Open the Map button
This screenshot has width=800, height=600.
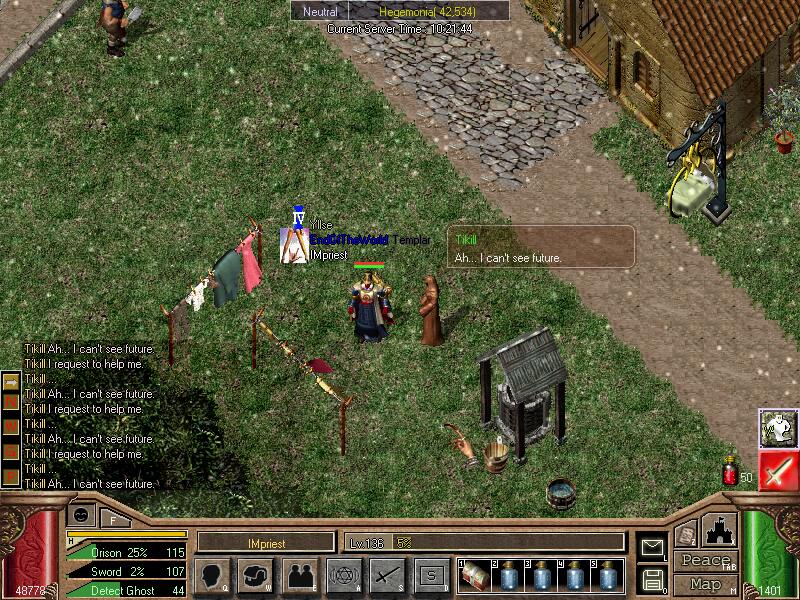click(x=704, y=584)
